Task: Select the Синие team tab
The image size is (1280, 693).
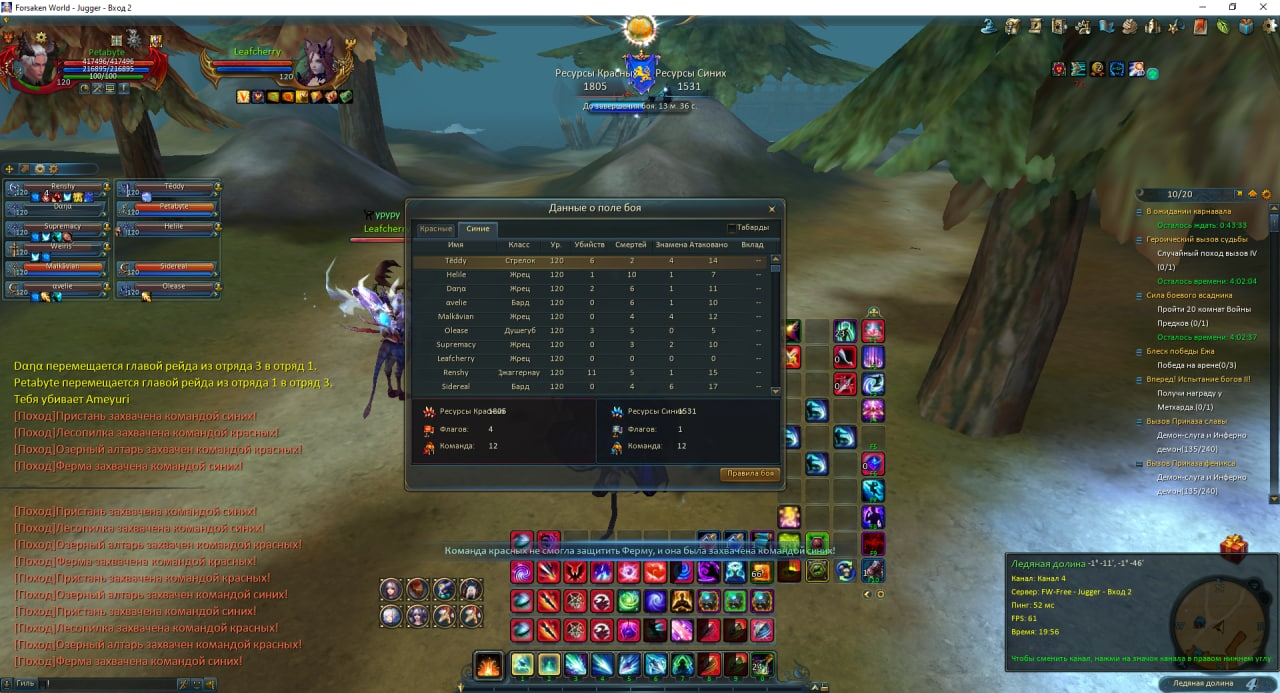Action: coord(478,229)
